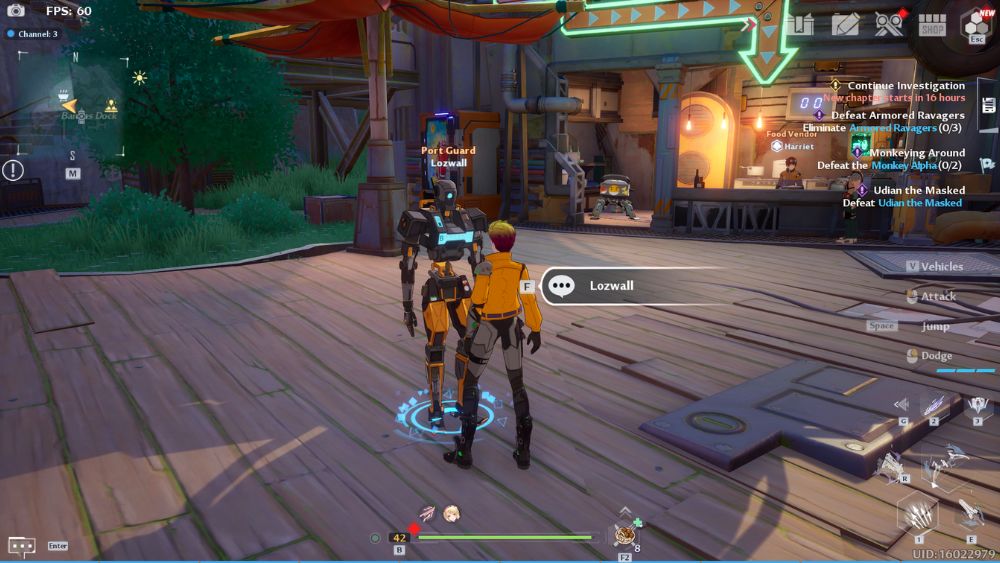Image resolution: width=1000 pixels, height=563 pixels.
Task: Open the SHOP
Action: pyautogui.click(x=932, y=25)
